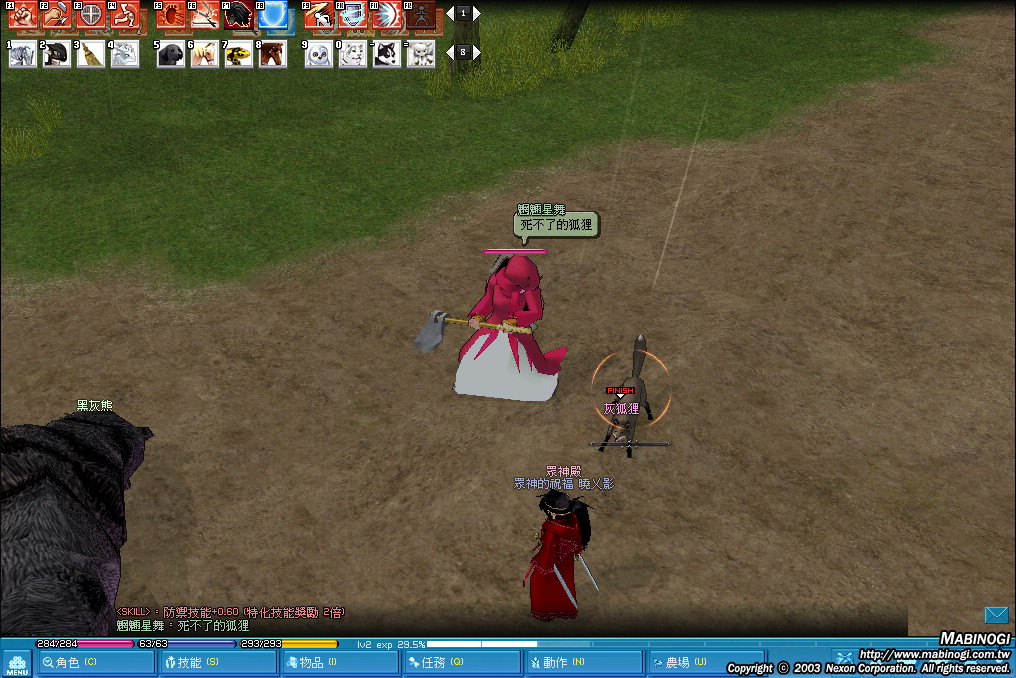Viewport: 1016px width, 678px height.
Task: Open the 動作 (Actions) window
Action: [583, 662]
